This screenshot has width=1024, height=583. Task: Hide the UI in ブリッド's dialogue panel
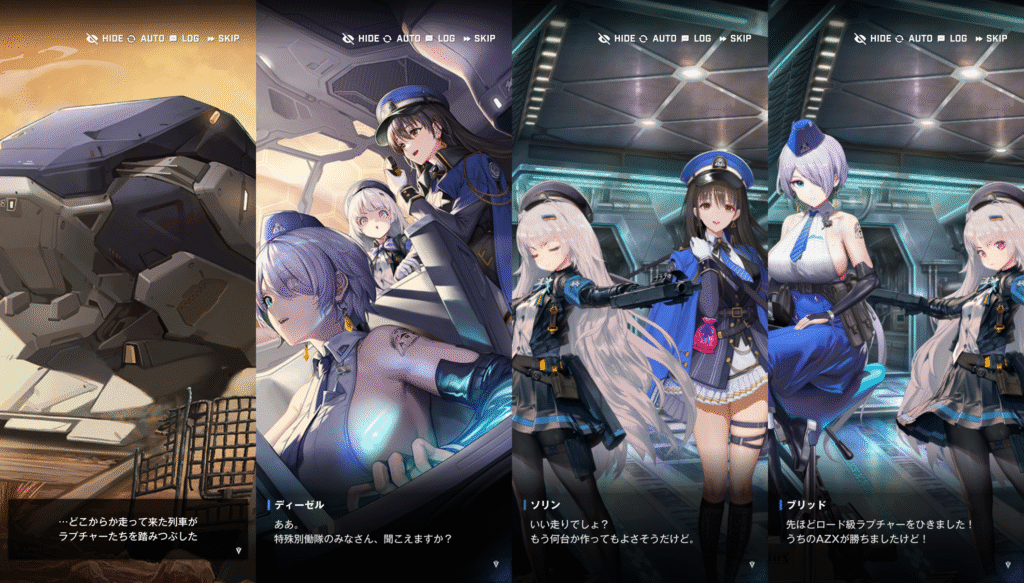click(873, 38)
